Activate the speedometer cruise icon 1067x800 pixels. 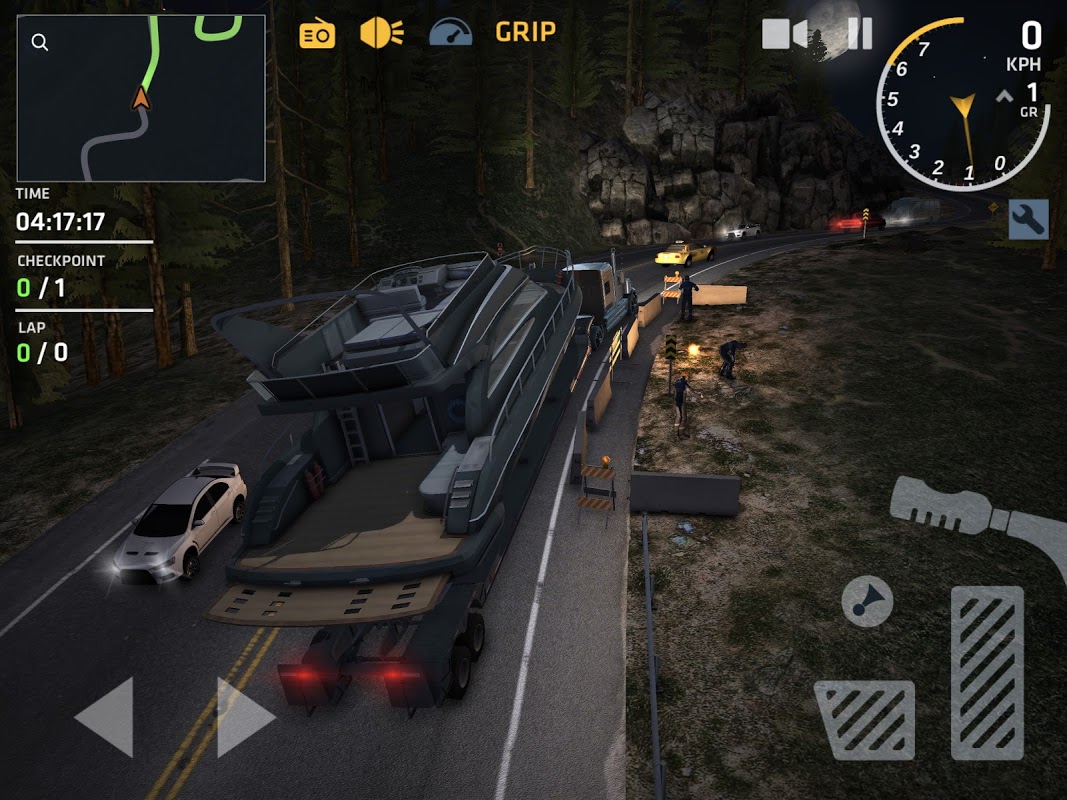[x=450, y=33]
